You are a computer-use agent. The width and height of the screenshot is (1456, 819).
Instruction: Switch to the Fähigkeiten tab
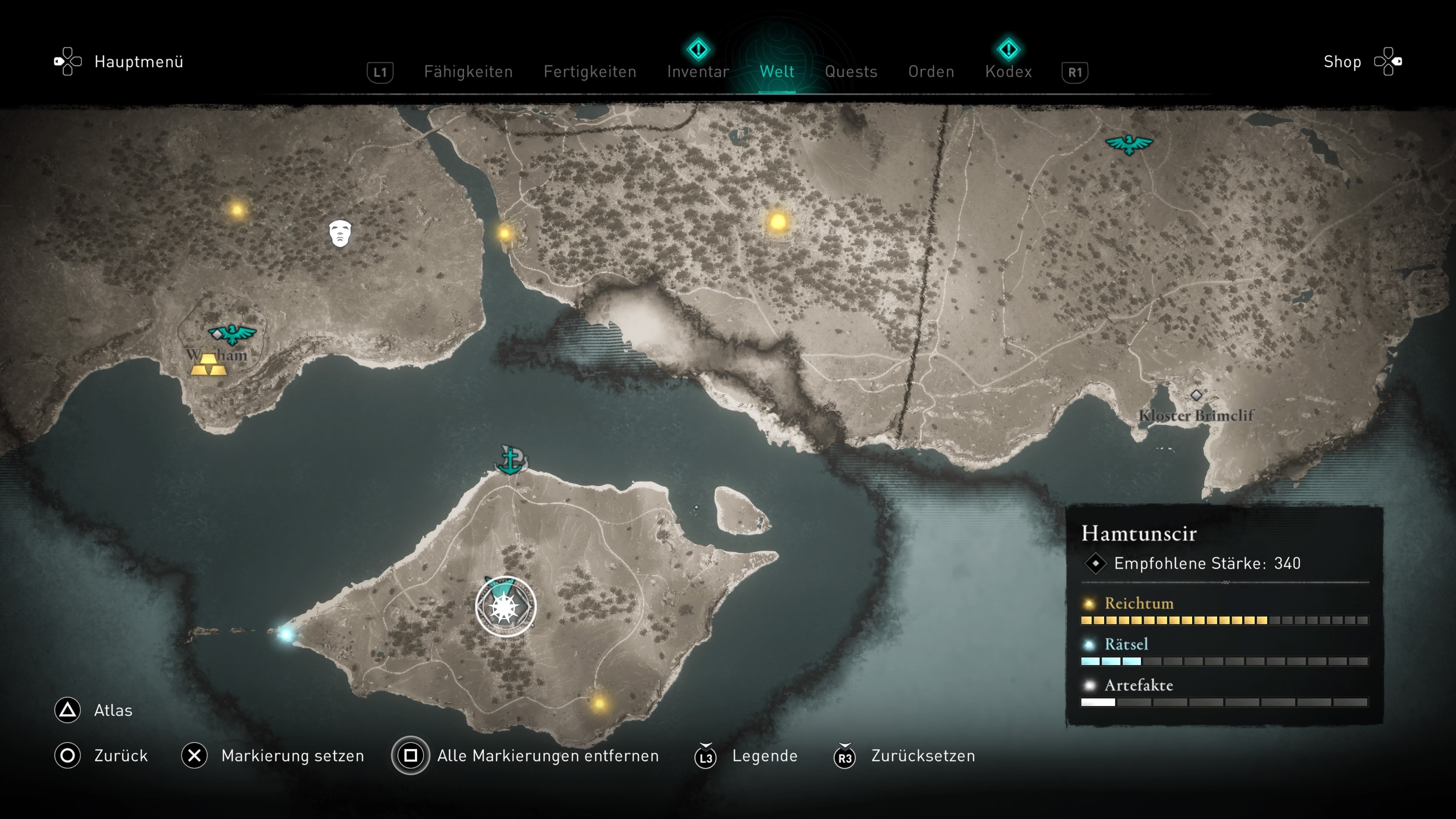click(x=468, y=72)
